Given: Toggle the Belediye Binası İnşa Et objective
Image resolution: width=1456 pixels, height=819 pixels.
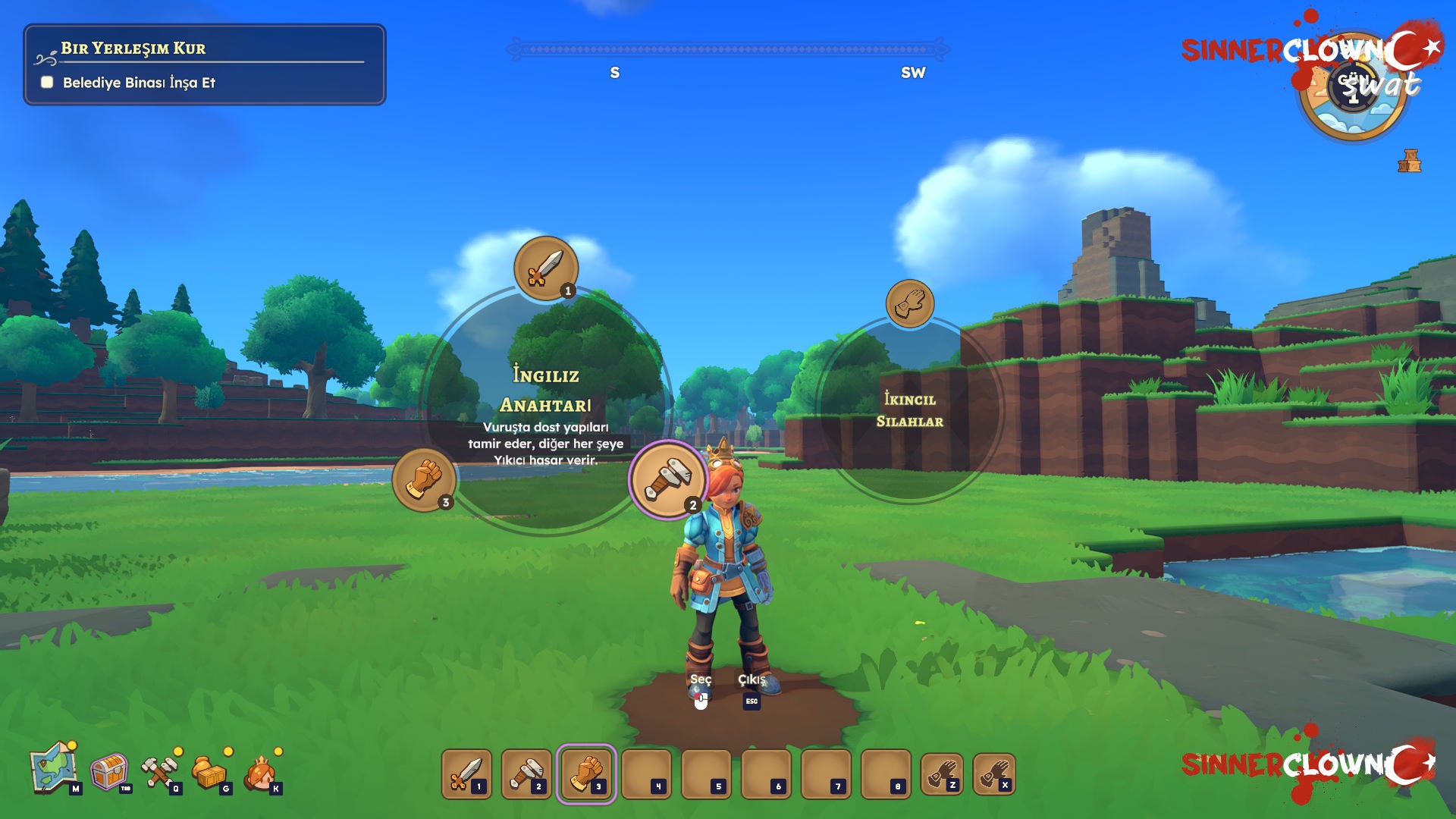Looking at the screenshot, I should pos(47,82).
